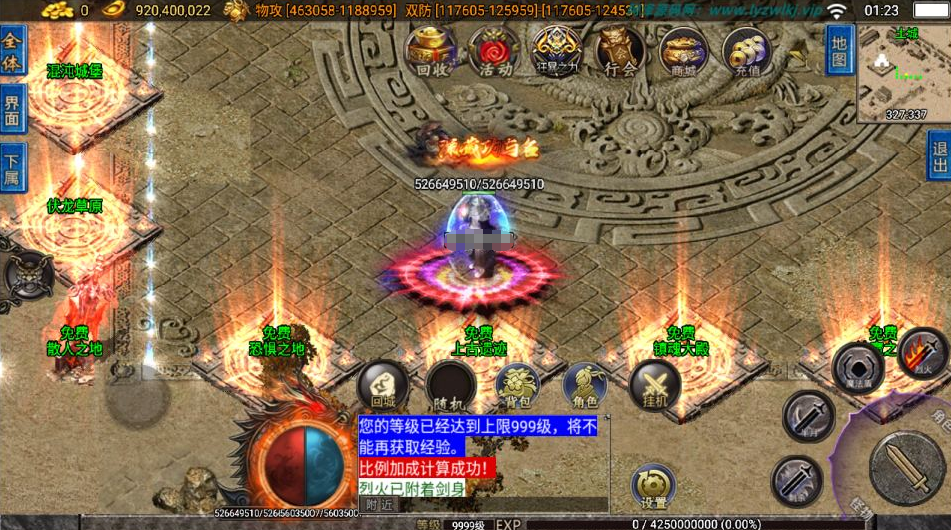Open the 充值 recharge menu
This screenshot has width=951, height=530.
pos(747,51)
